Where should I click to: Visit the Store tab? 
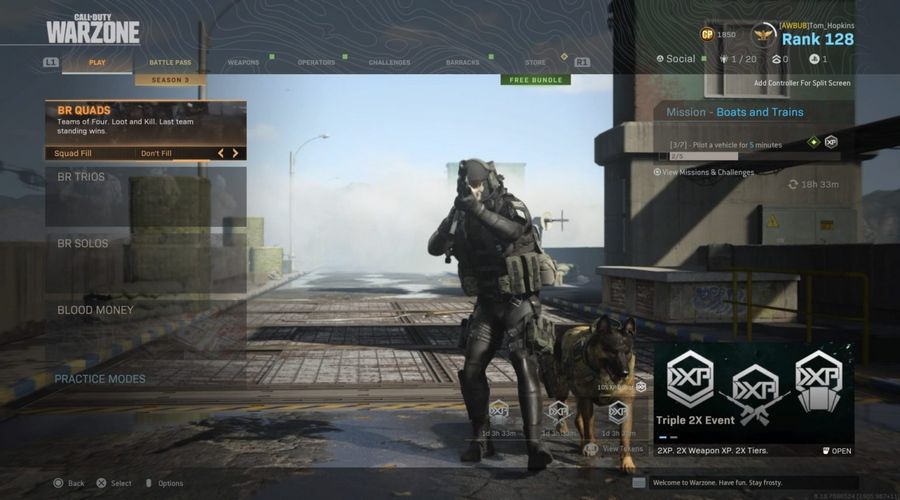(x=535, y=62)
